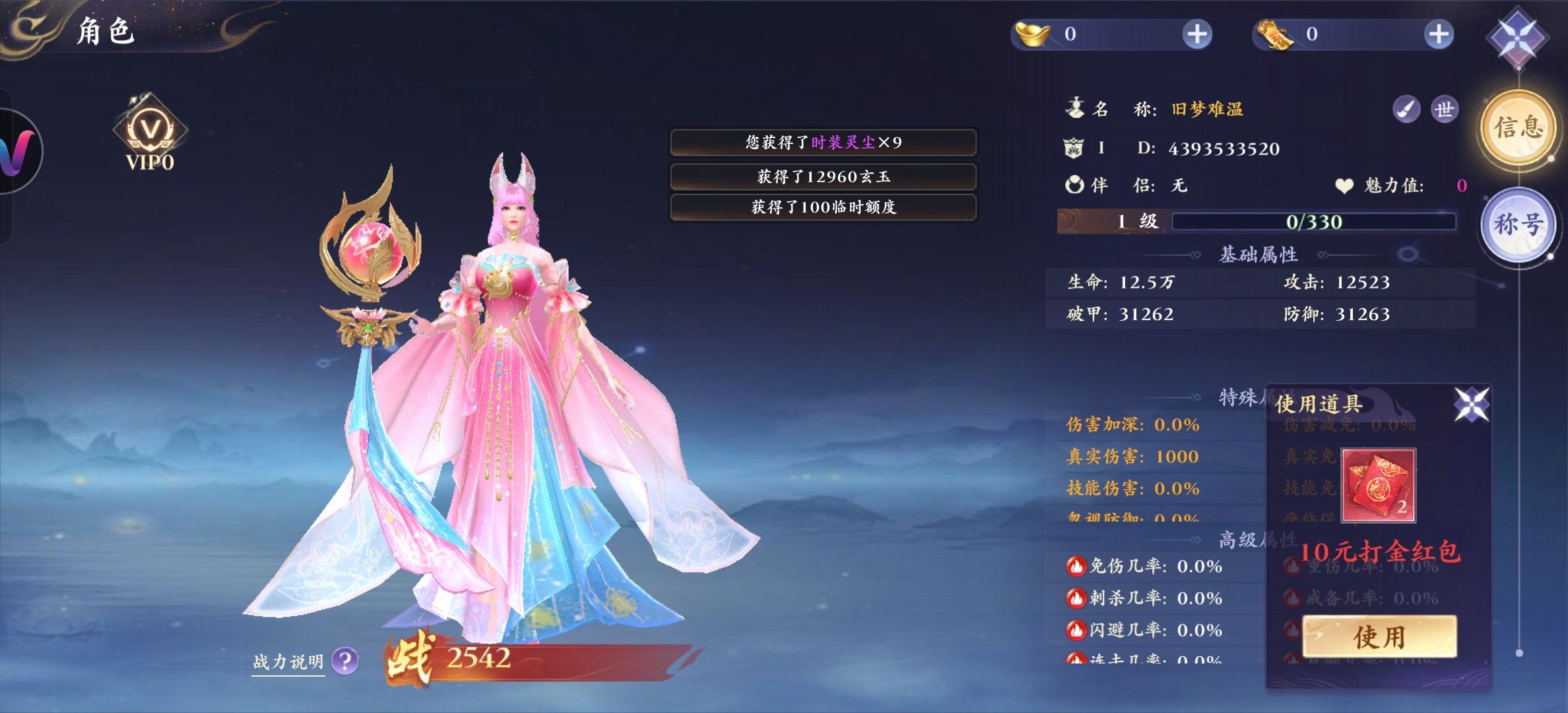Click the purple question mark help icon
The width and height of the screenshot is (1568, 713).
tap(345, 660)
